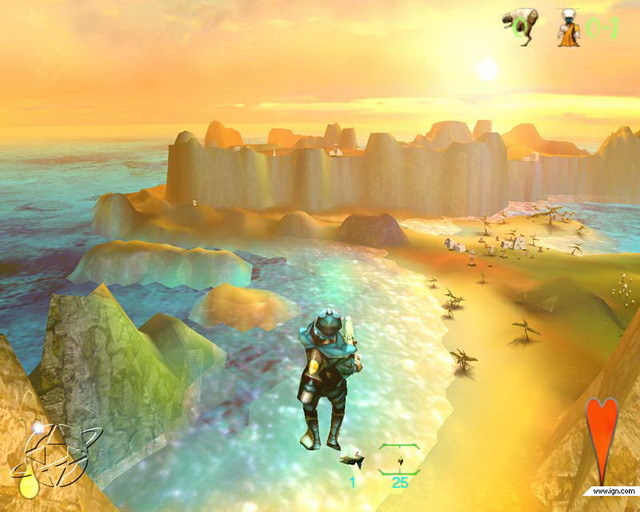This screenshot has height=512, width=640.
Task: Select the bracketed weapon slot with 25 ammo
Action: click(400, 460)
